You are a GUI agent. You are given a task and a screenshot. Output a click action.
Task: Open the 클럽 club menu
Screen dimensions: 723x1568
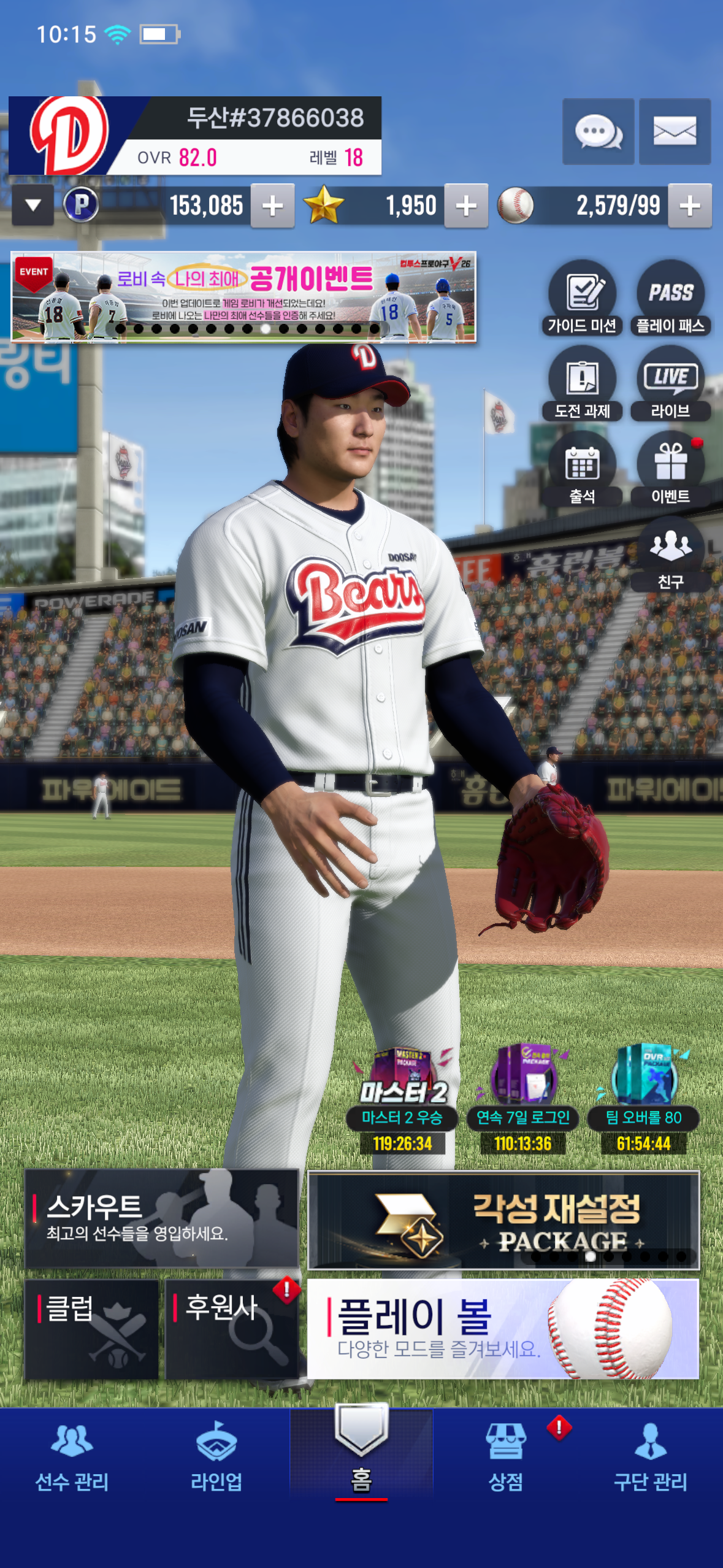click(91, 1329)
